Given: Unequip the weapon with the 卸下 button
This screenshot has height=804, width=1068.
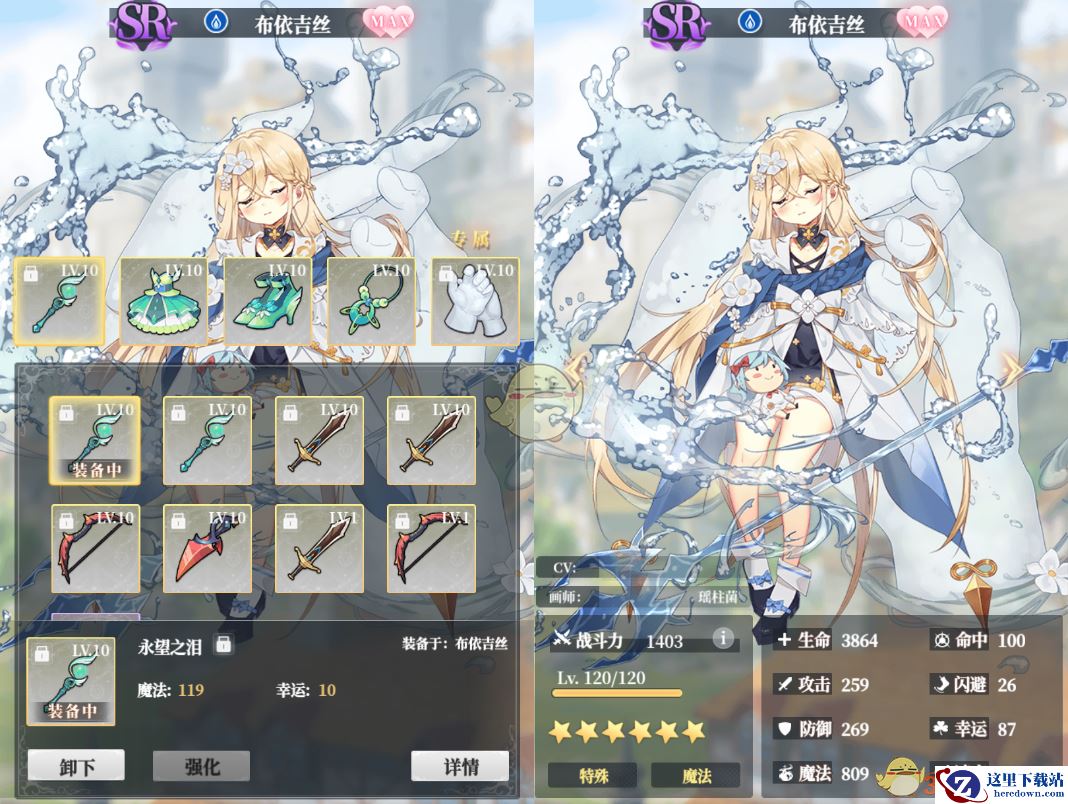Looking at the screenshot, I should (76, 766).
